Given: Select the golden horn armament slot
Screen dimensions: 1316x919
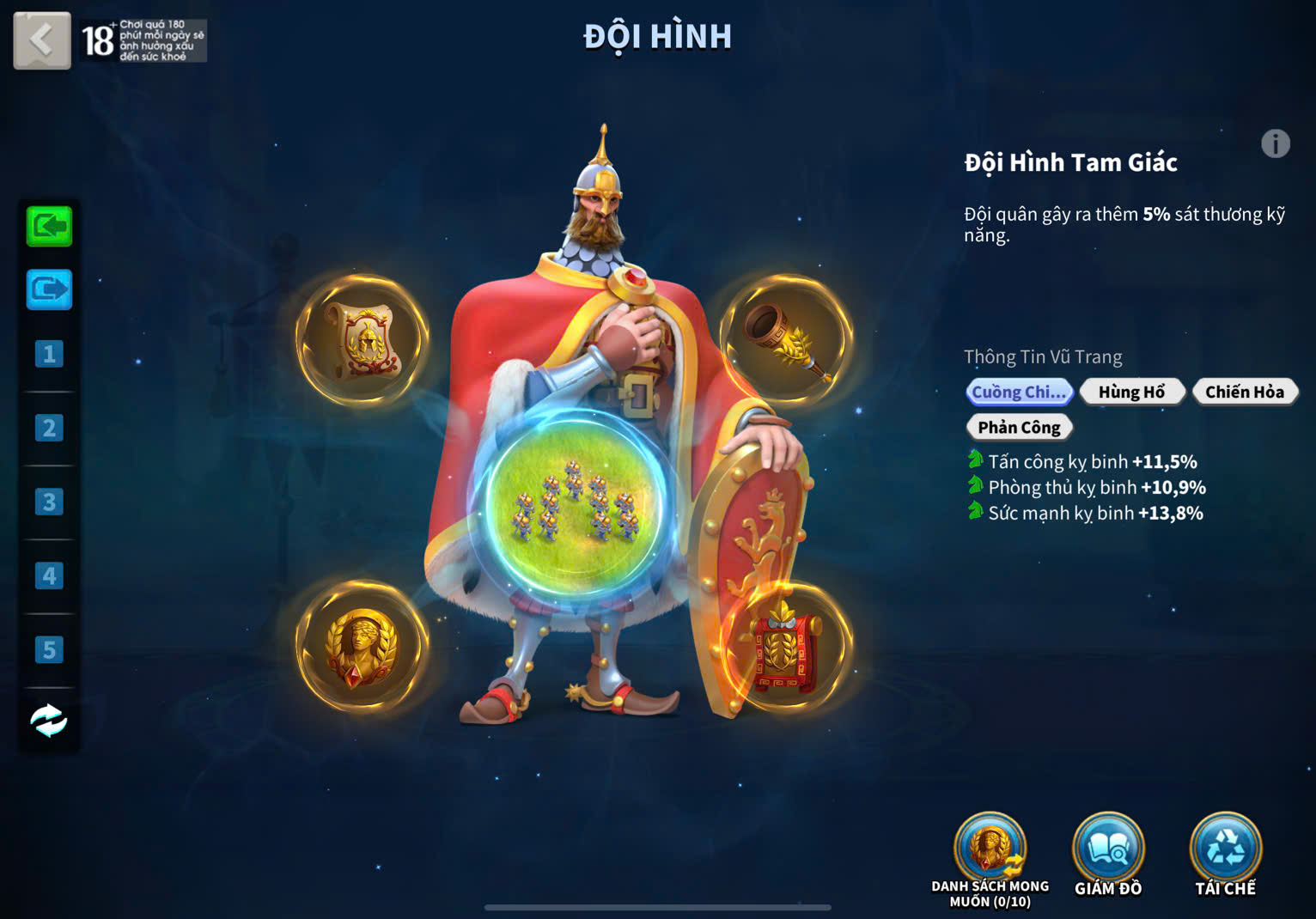Looking at the screenshot, I should click(786, 340).
